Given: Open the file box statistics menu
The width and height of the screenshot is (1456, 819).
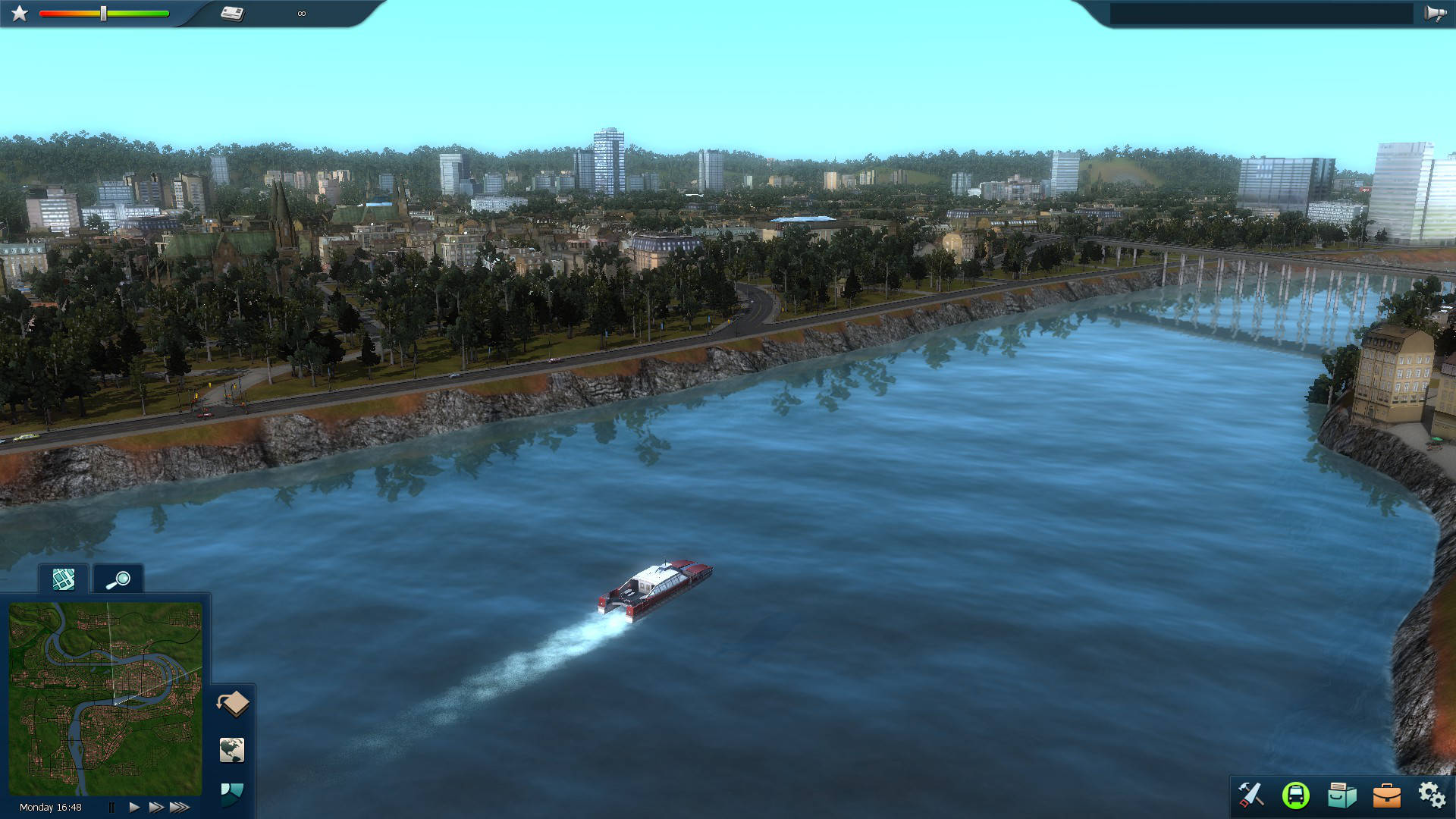Looking at the screenshot, I should (1341, 795).
